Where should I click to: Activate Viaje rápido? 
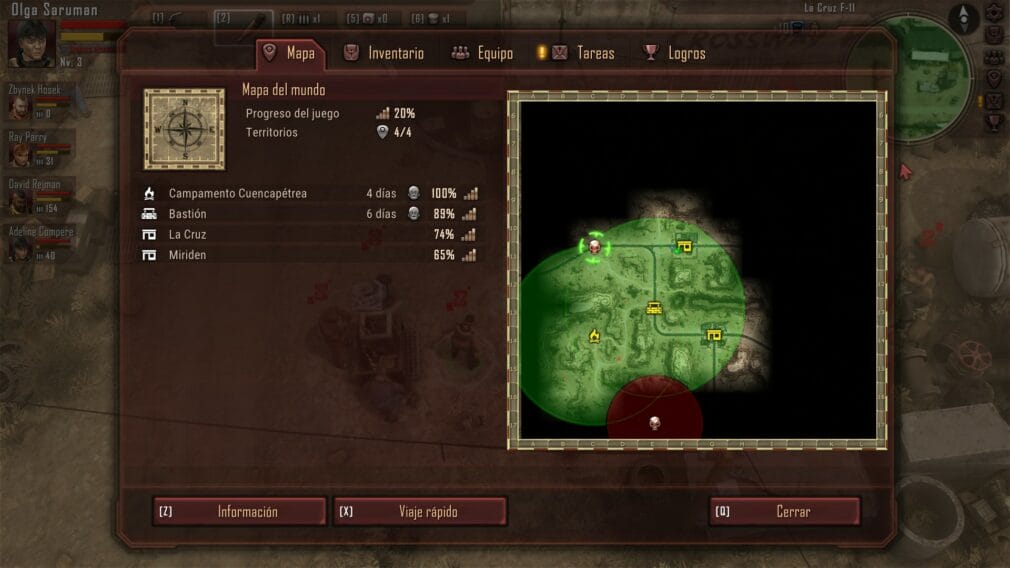click(x=420, y=512)
